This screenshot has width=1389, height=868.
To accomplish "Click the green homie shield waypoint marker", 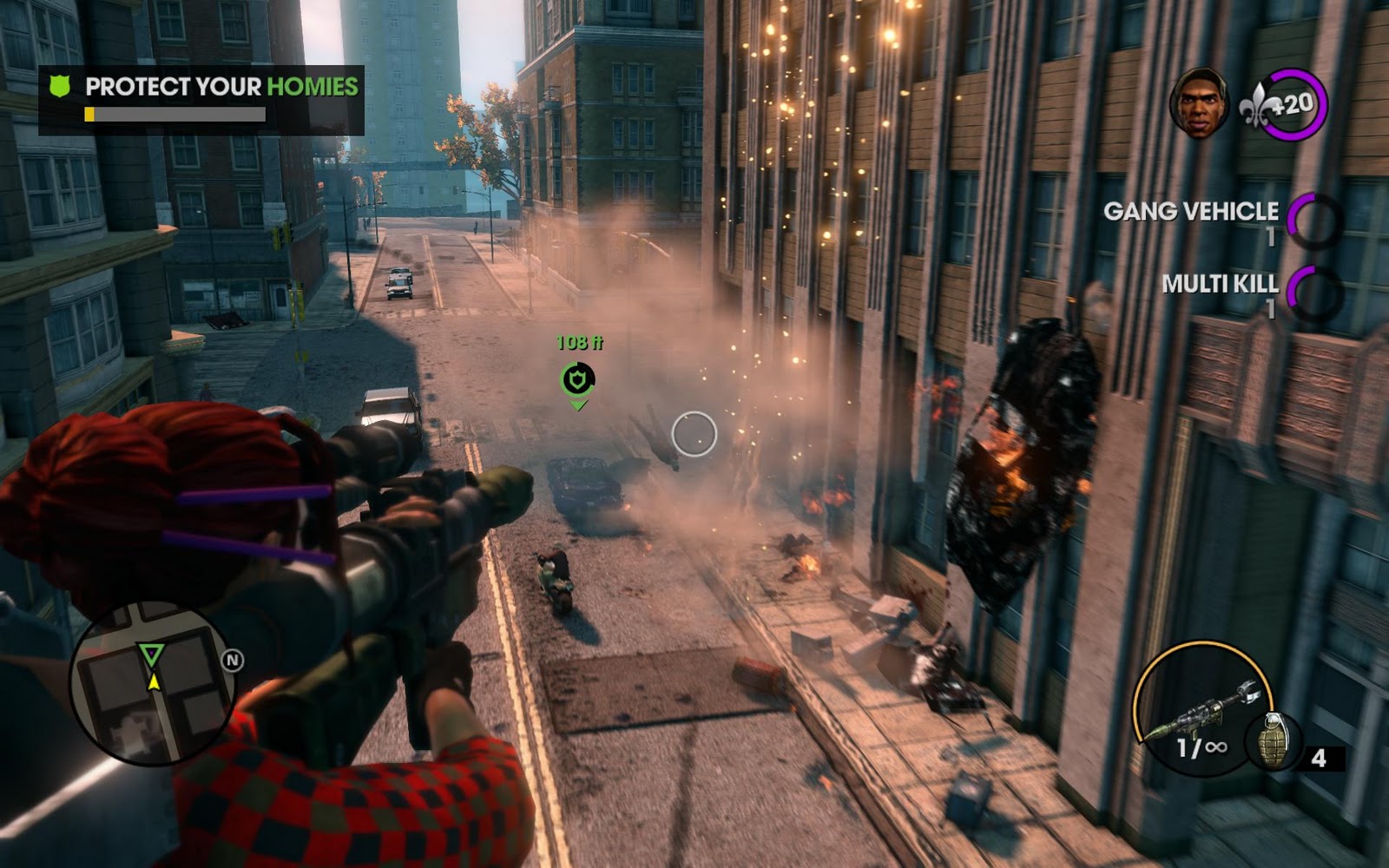I will [x=577, y=379].
